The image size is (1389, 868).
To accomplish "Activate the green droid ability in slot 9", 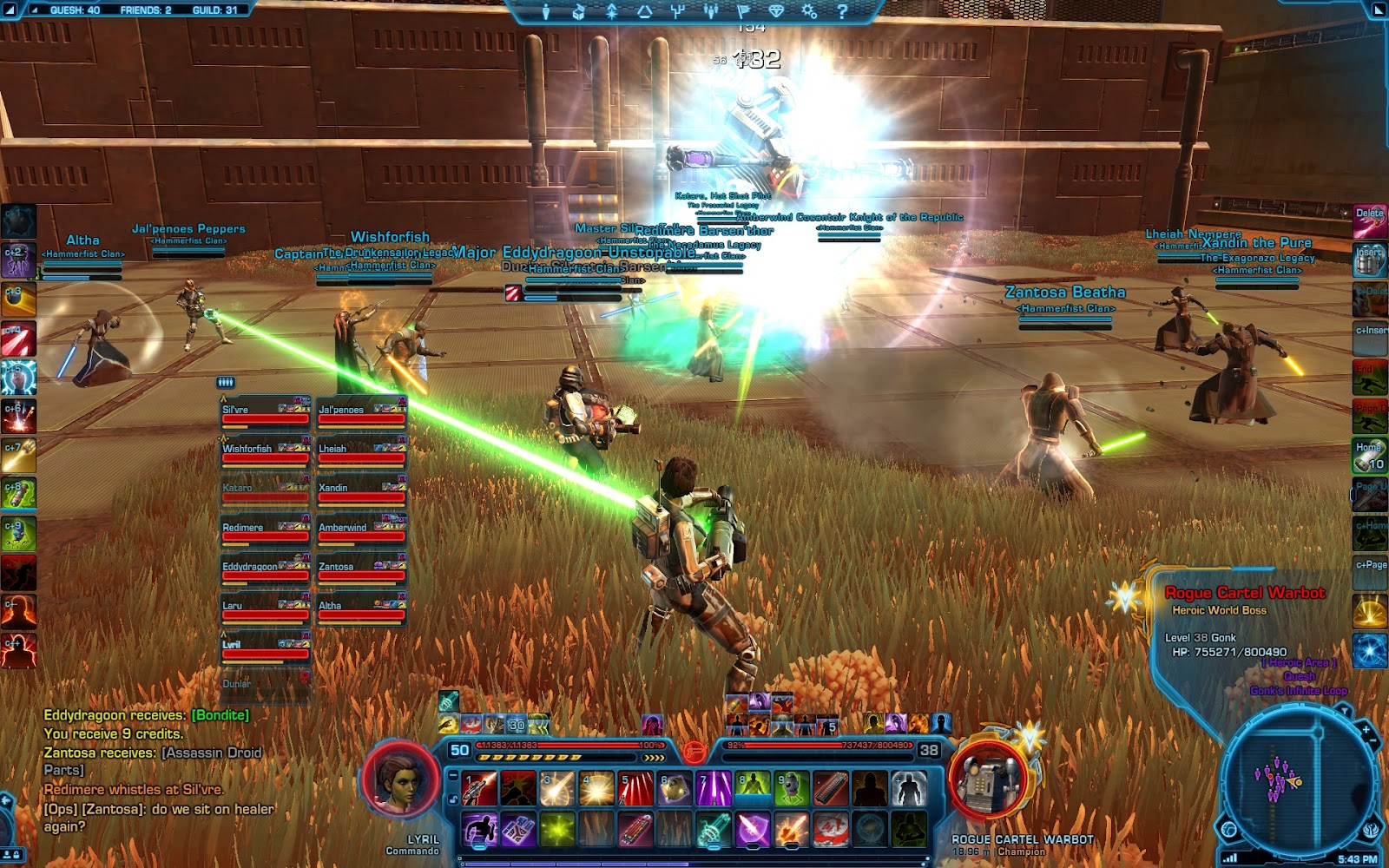I will tap(792, 789).
